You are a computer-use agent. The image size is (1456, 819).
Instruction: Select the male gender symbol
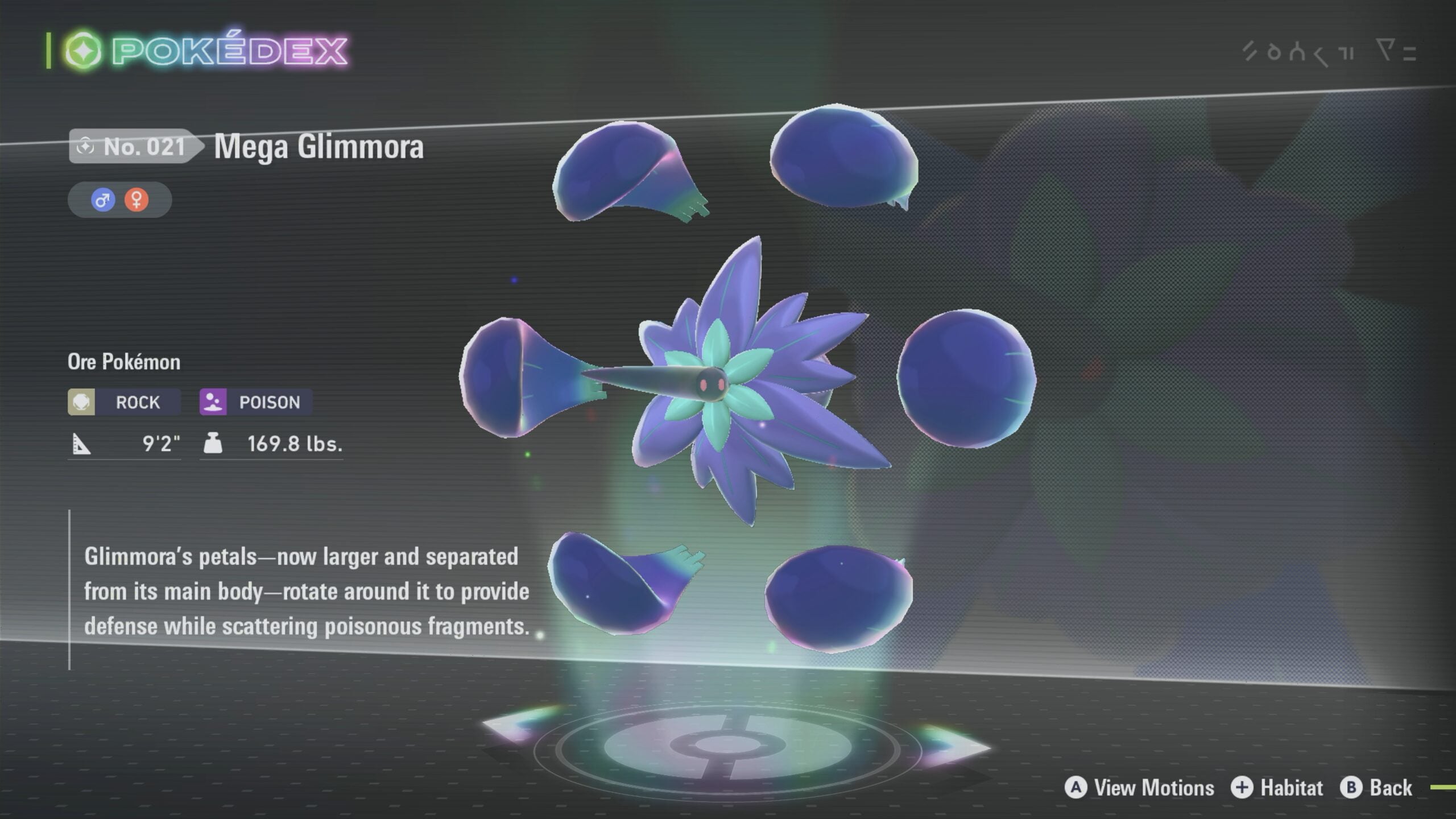(x=103, y=200)
